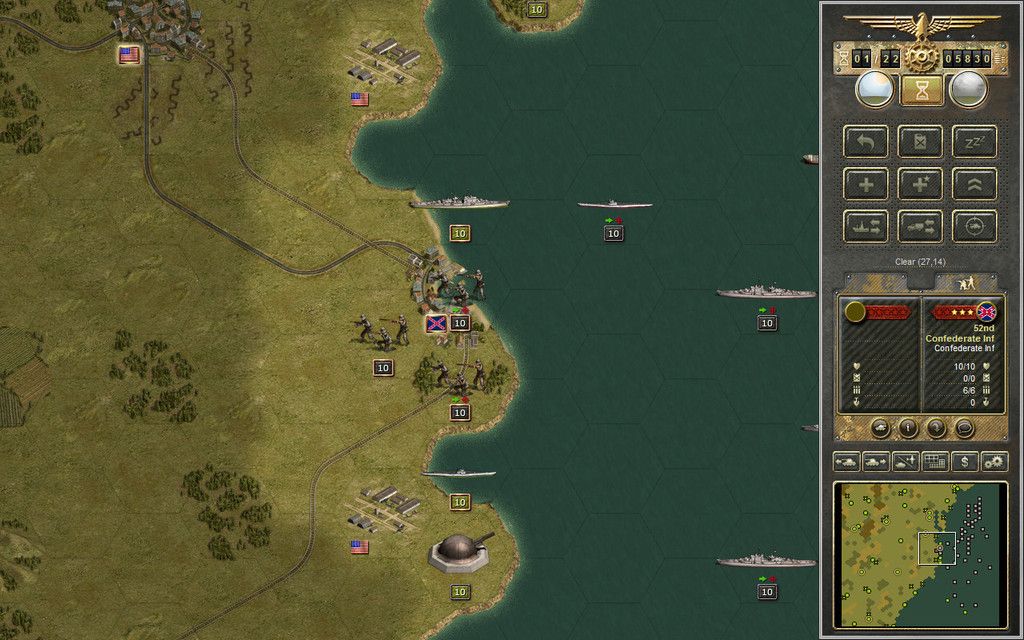The image size is (1024, 640).
Task: Click the crosshair target button
Action: coord(974,226)
